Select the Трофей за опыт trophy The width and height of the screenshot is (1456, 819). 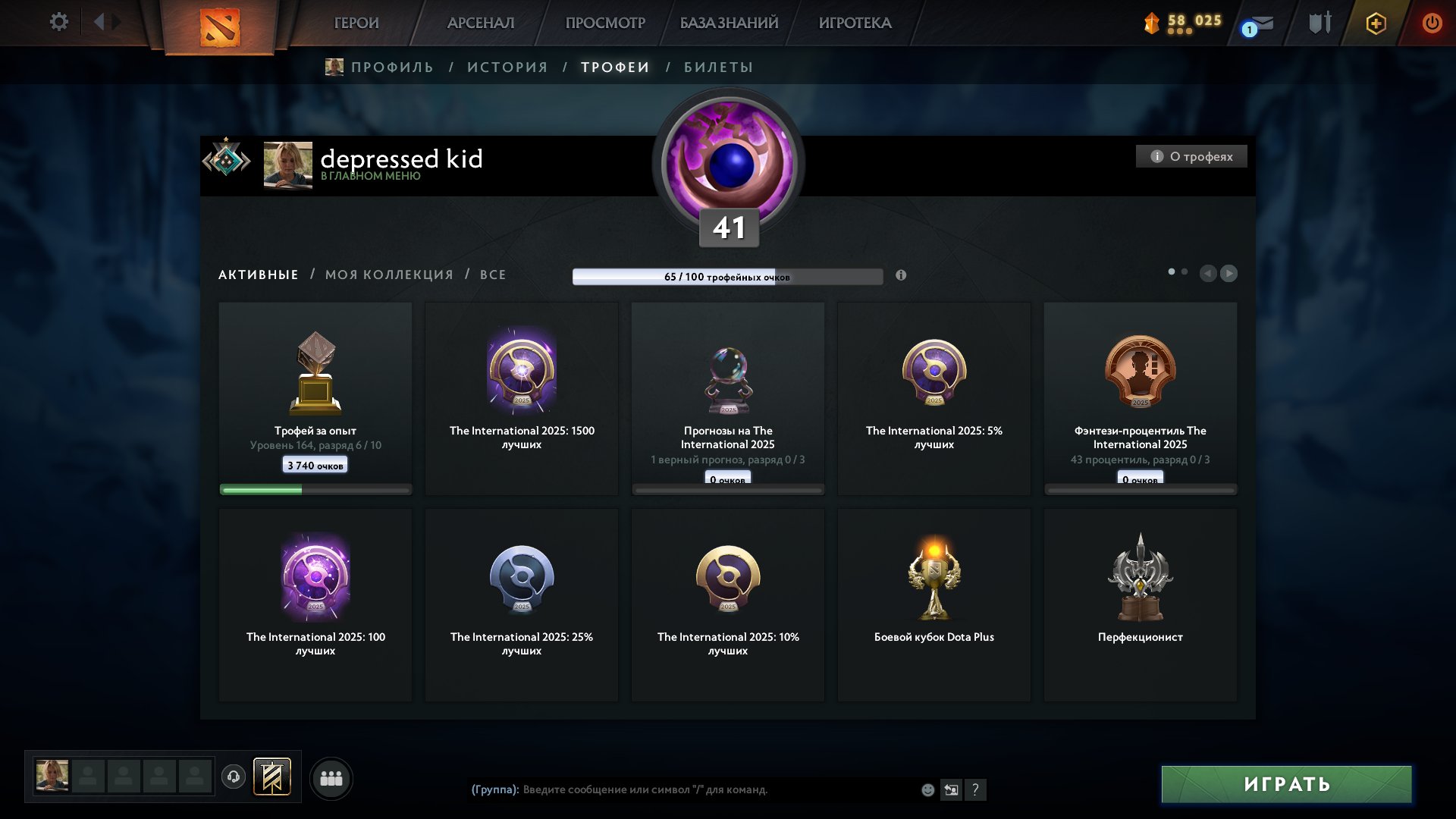(315, 398)
